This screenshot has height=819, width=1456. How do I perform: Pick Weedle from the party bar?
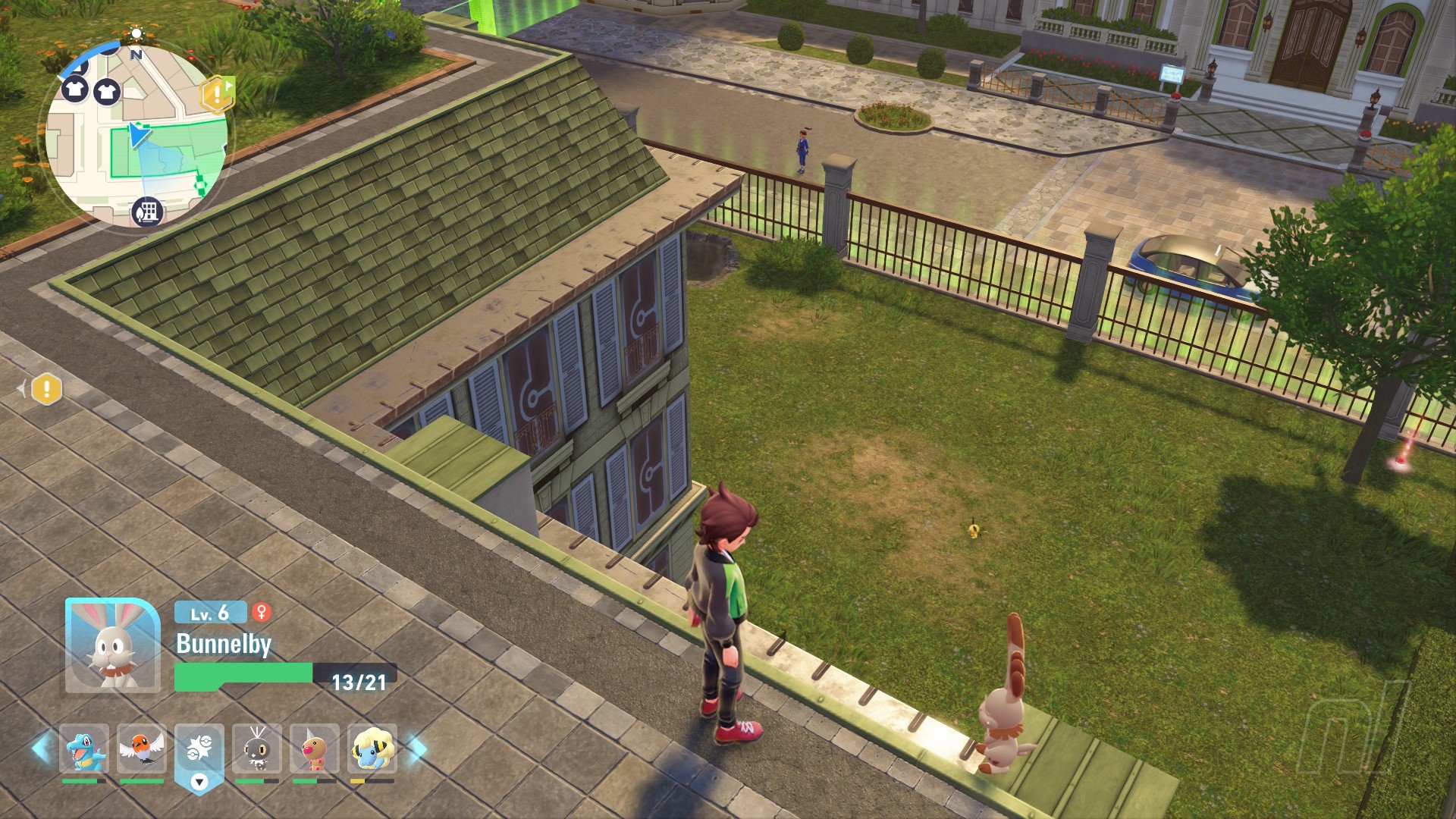[x=315, y=748]
